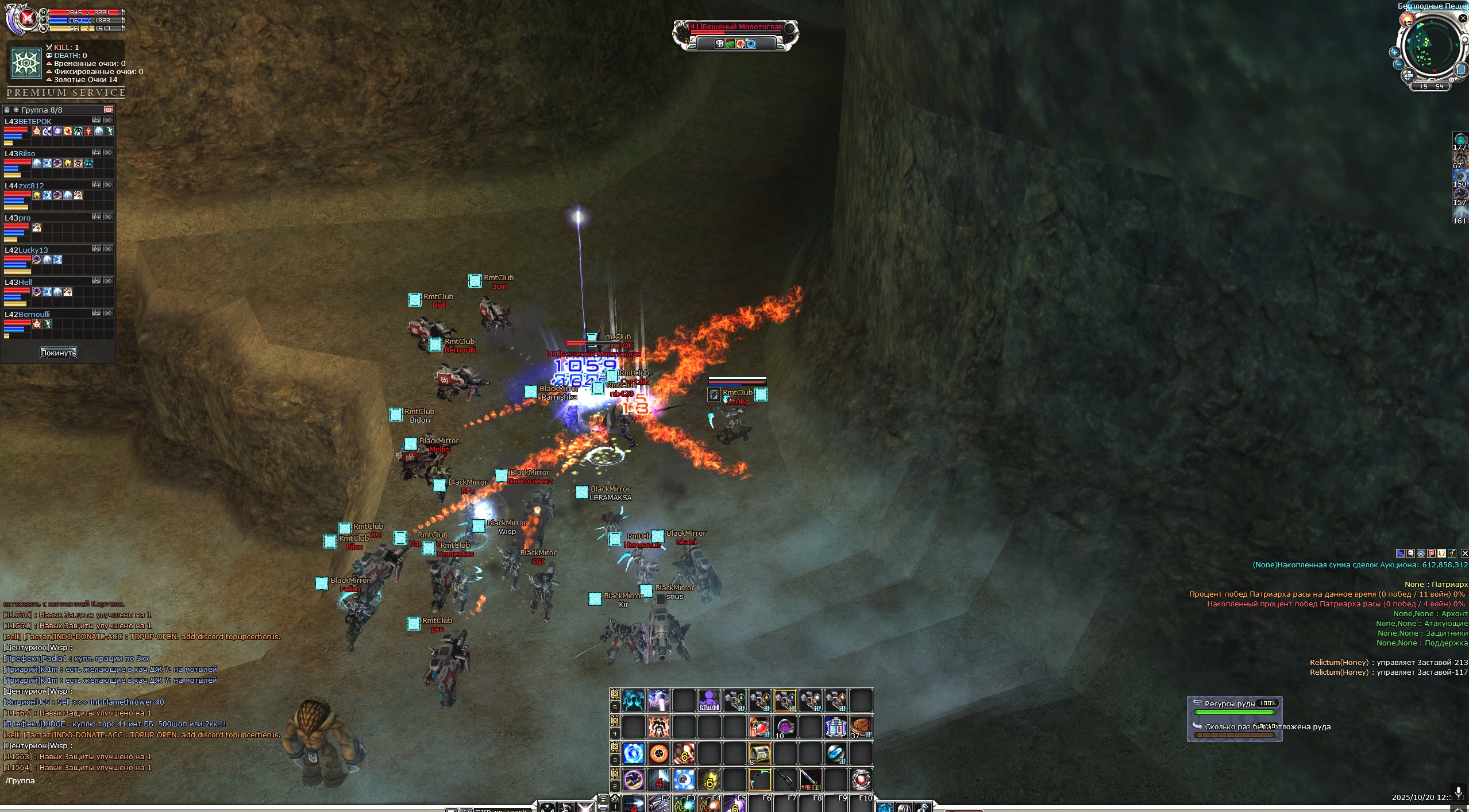Zoom out the minimap with the minus button
Screen dimensions: 1469x812
tap(1398, 64)
